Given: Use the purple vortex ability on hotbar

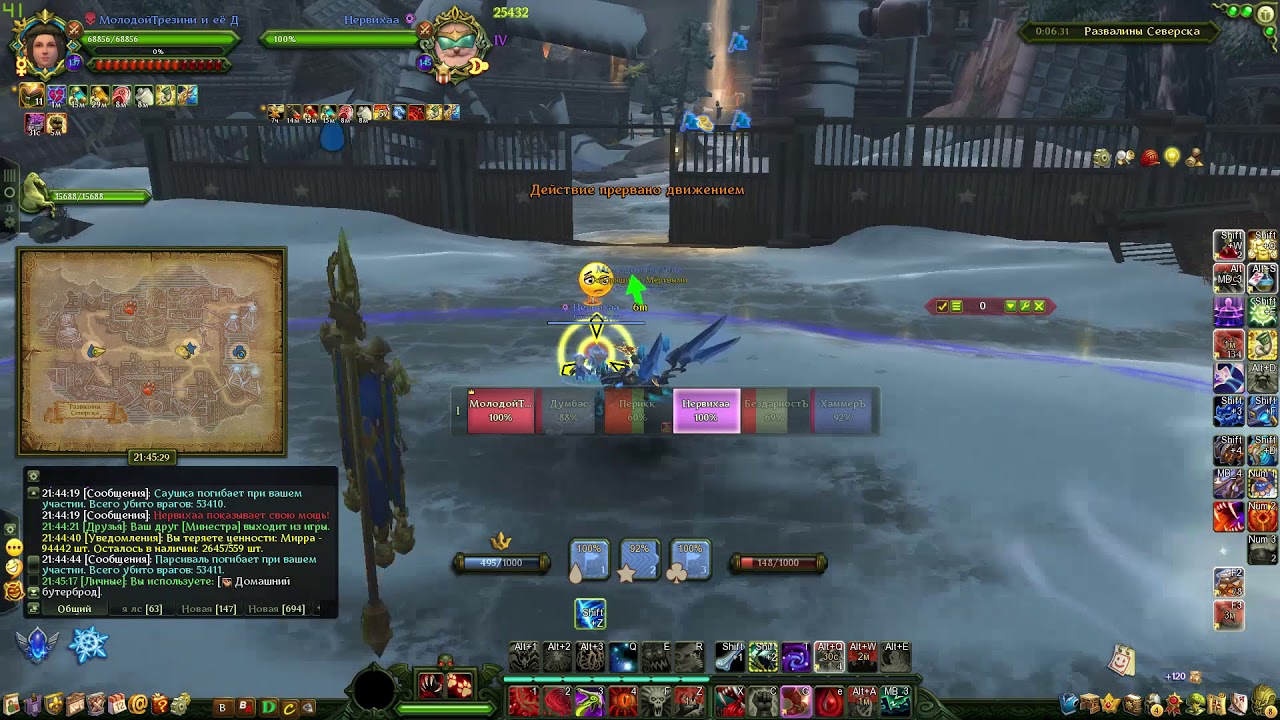Looking at the screenshot, I should click(x=796, y=657).
